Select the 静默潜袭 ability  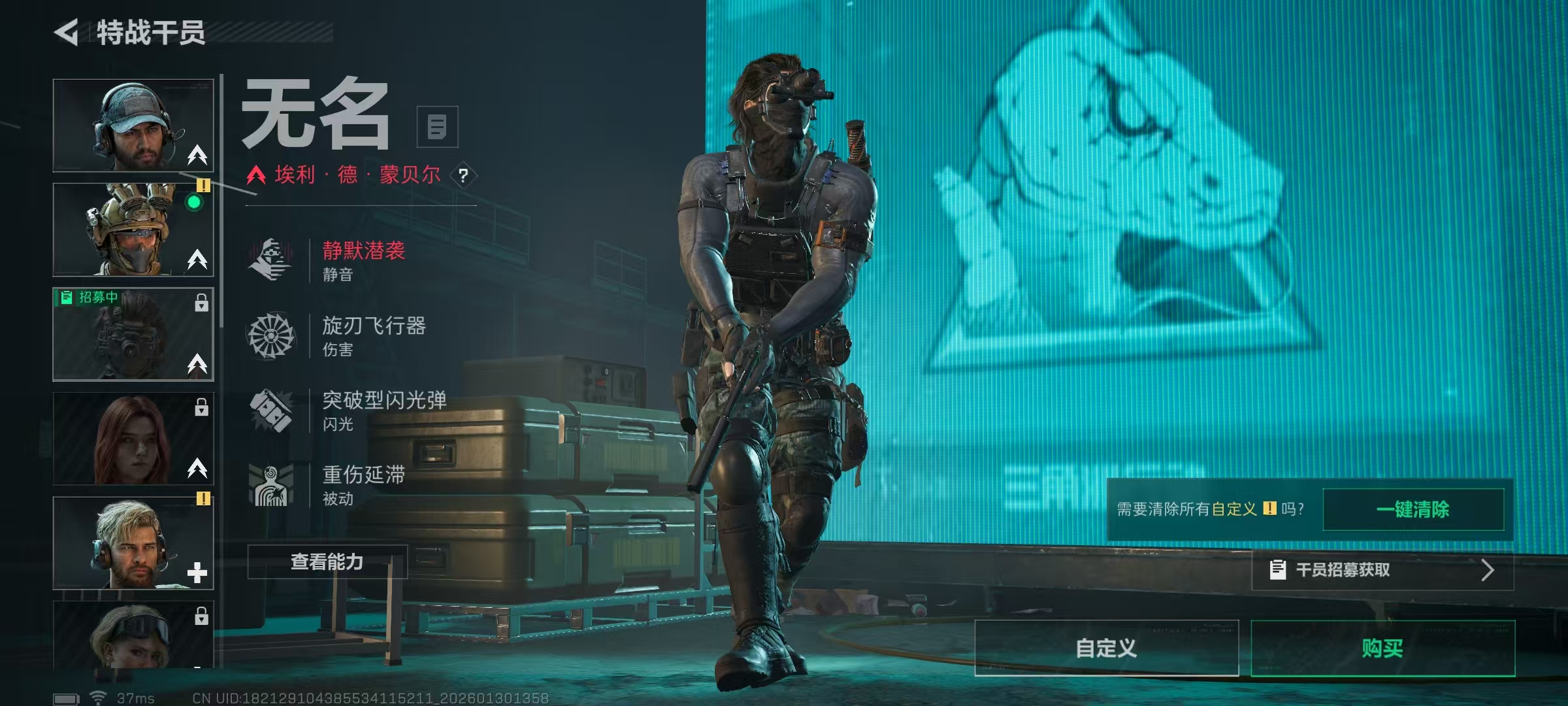(x=363, y=260)
